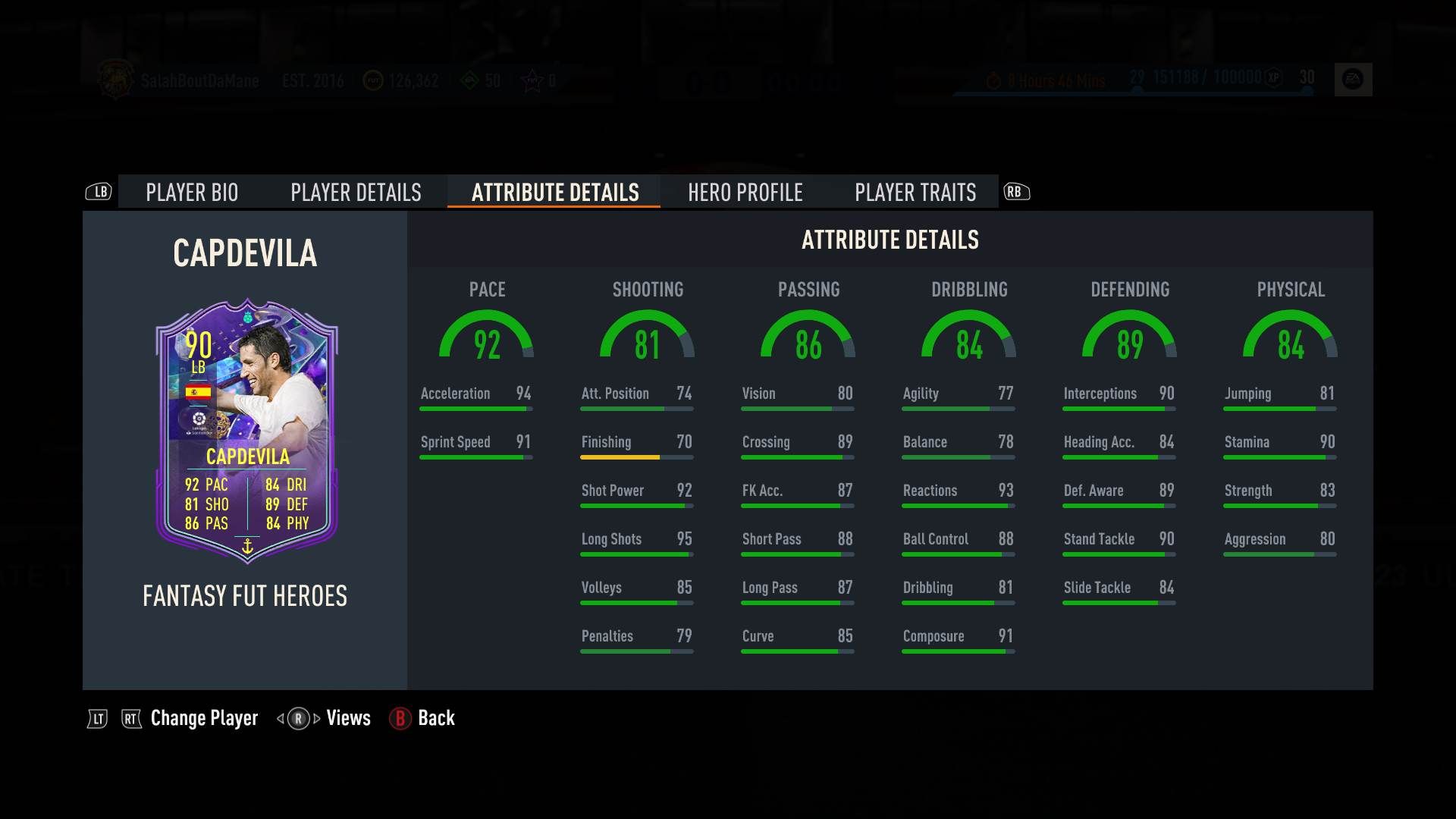This screenshot has width=1456, height=819.
Task: Switch to the Player Bio tab
Action: (192, 193)
